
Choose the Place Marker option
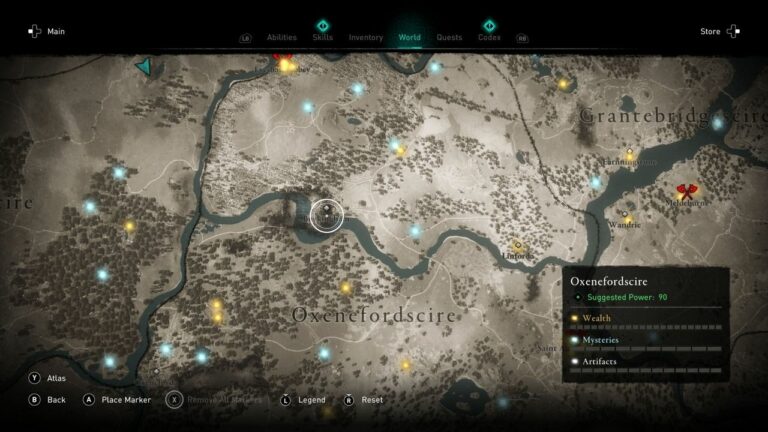(x=116, y=400)
